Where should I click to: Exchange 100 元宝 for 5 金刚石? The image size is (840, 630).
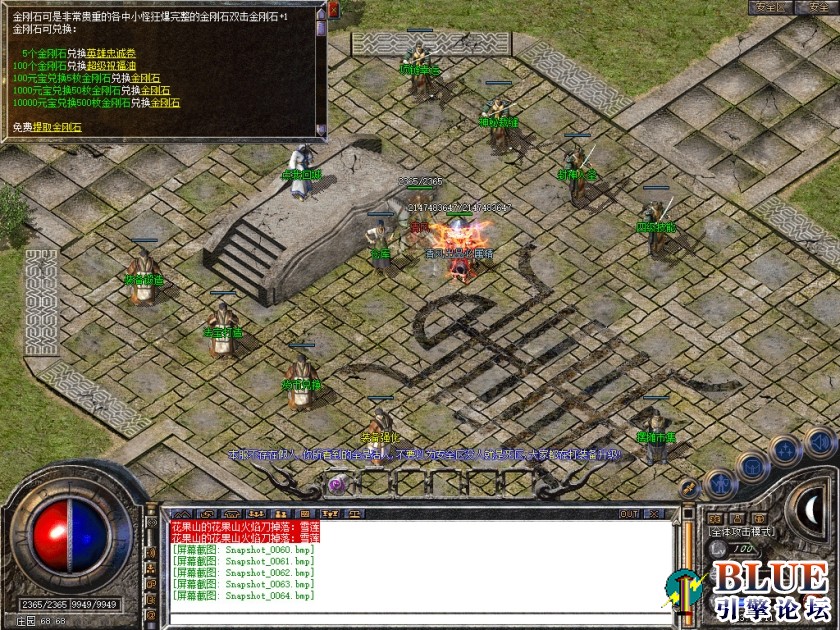(145, 77)
